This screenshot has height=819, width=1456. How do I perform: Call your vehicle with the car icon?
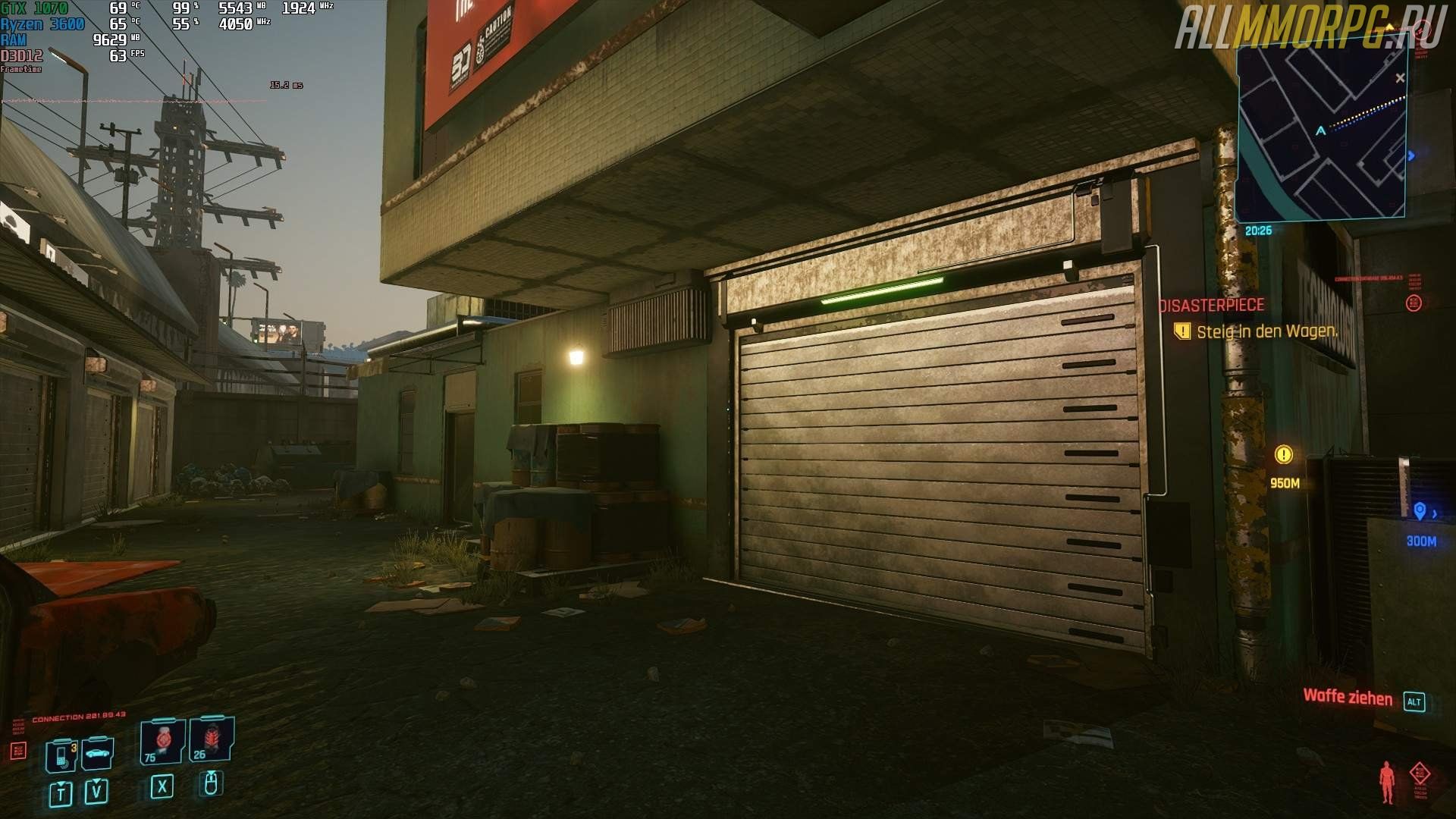[98, 754]
